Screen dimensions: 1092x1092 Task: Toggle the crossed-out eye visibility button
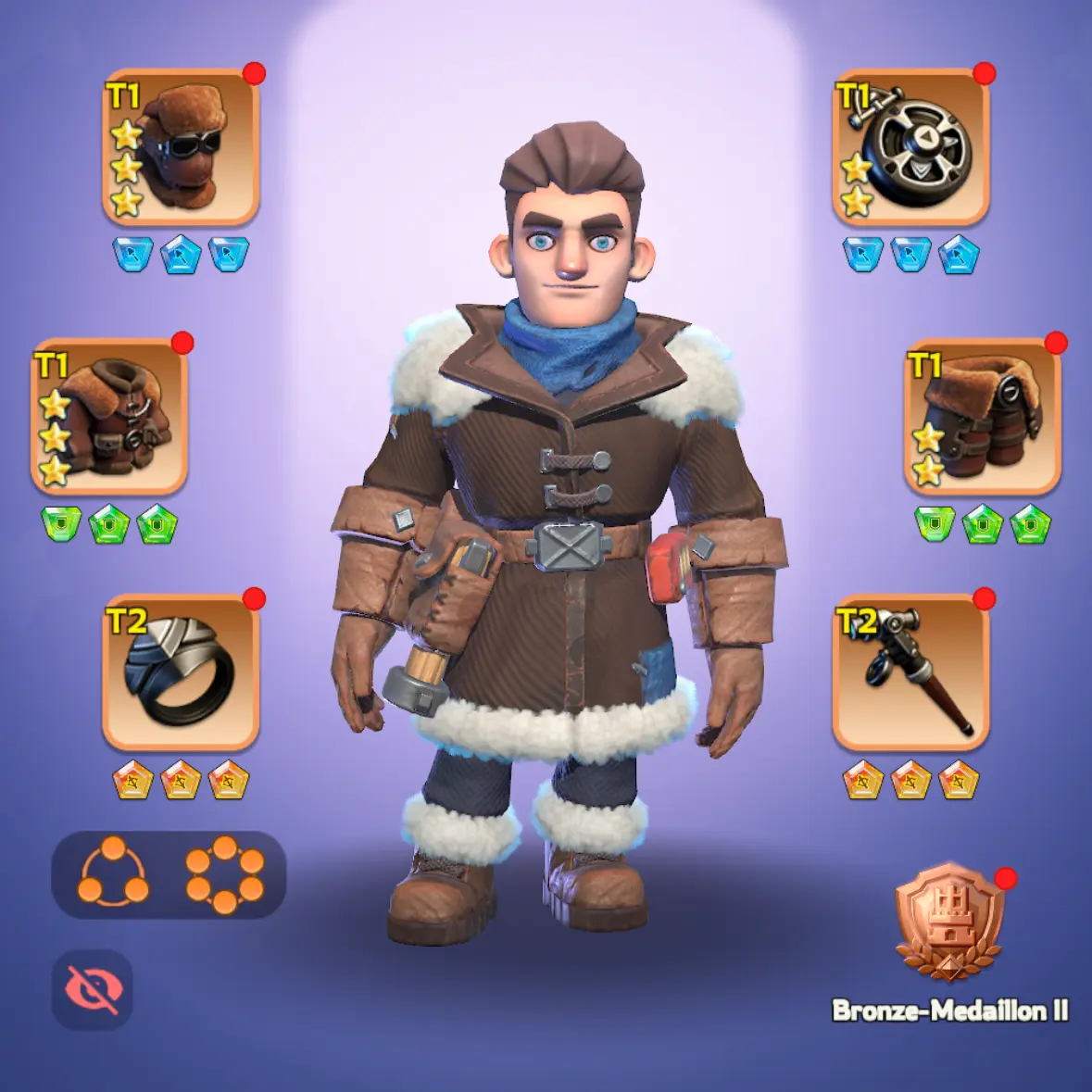click(93, 989)
